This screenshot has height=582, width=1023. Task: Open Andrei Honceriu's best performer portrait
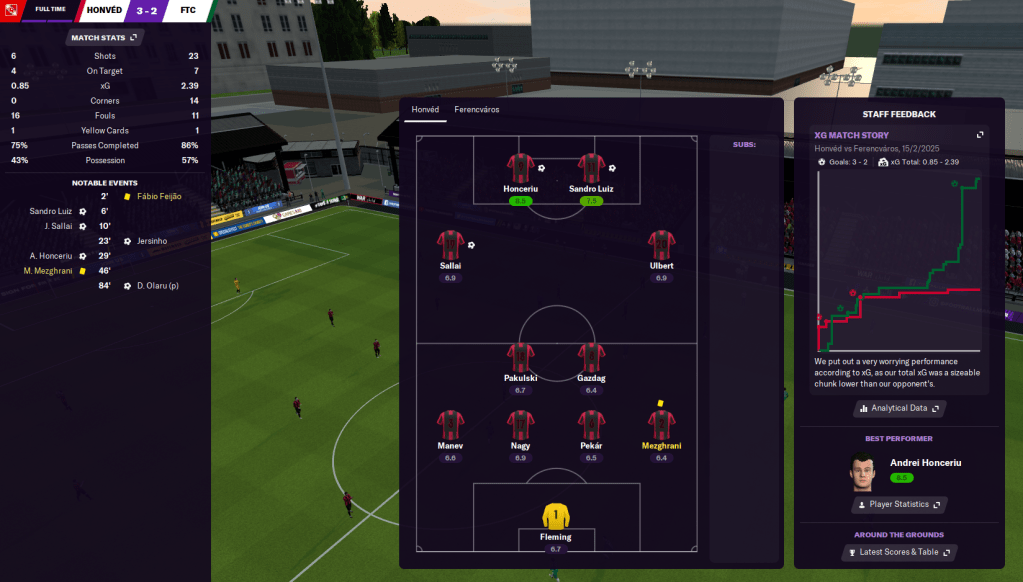(x=862, y=471)
